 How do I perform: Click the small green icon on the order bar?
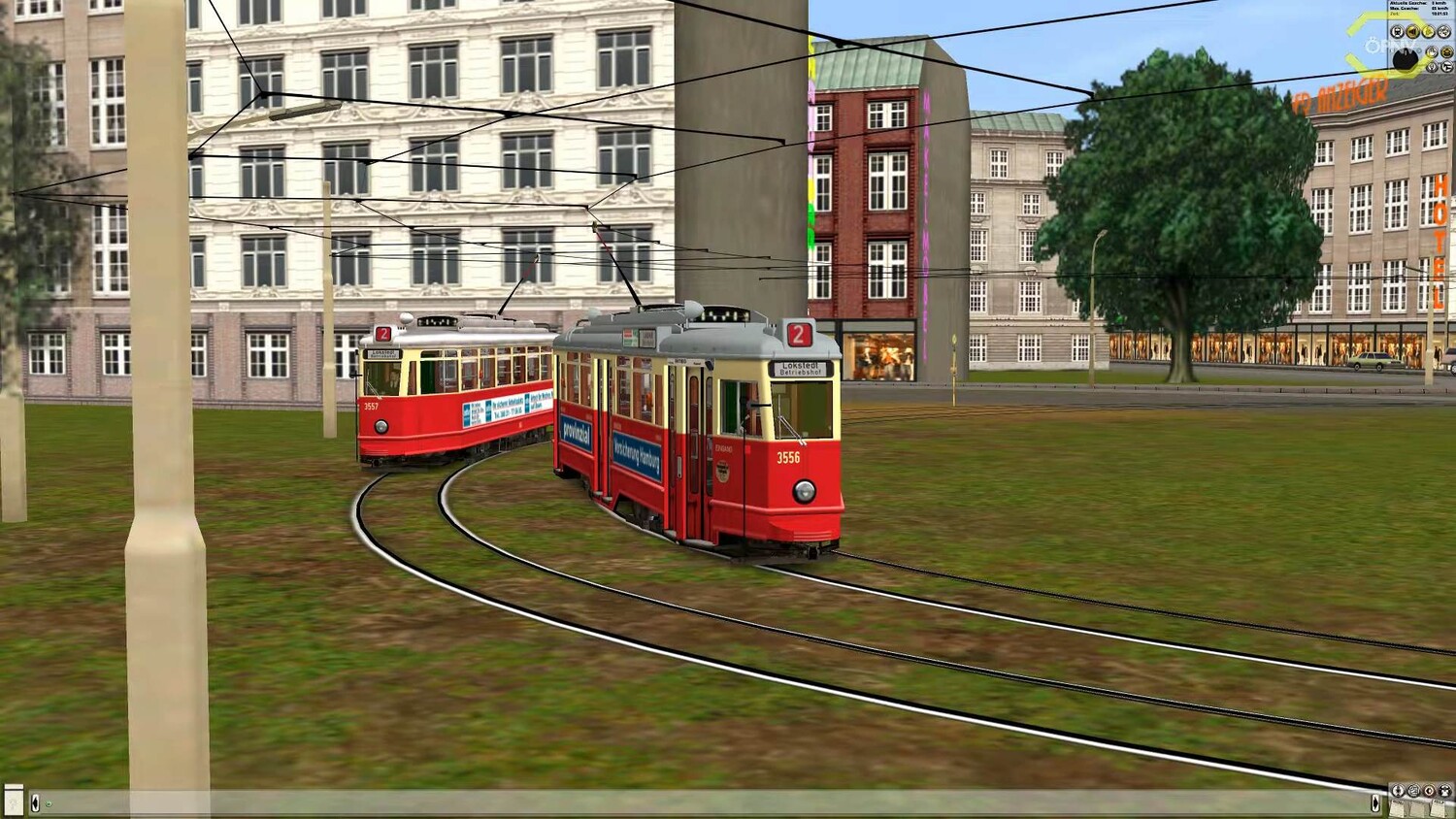(49, 803)
